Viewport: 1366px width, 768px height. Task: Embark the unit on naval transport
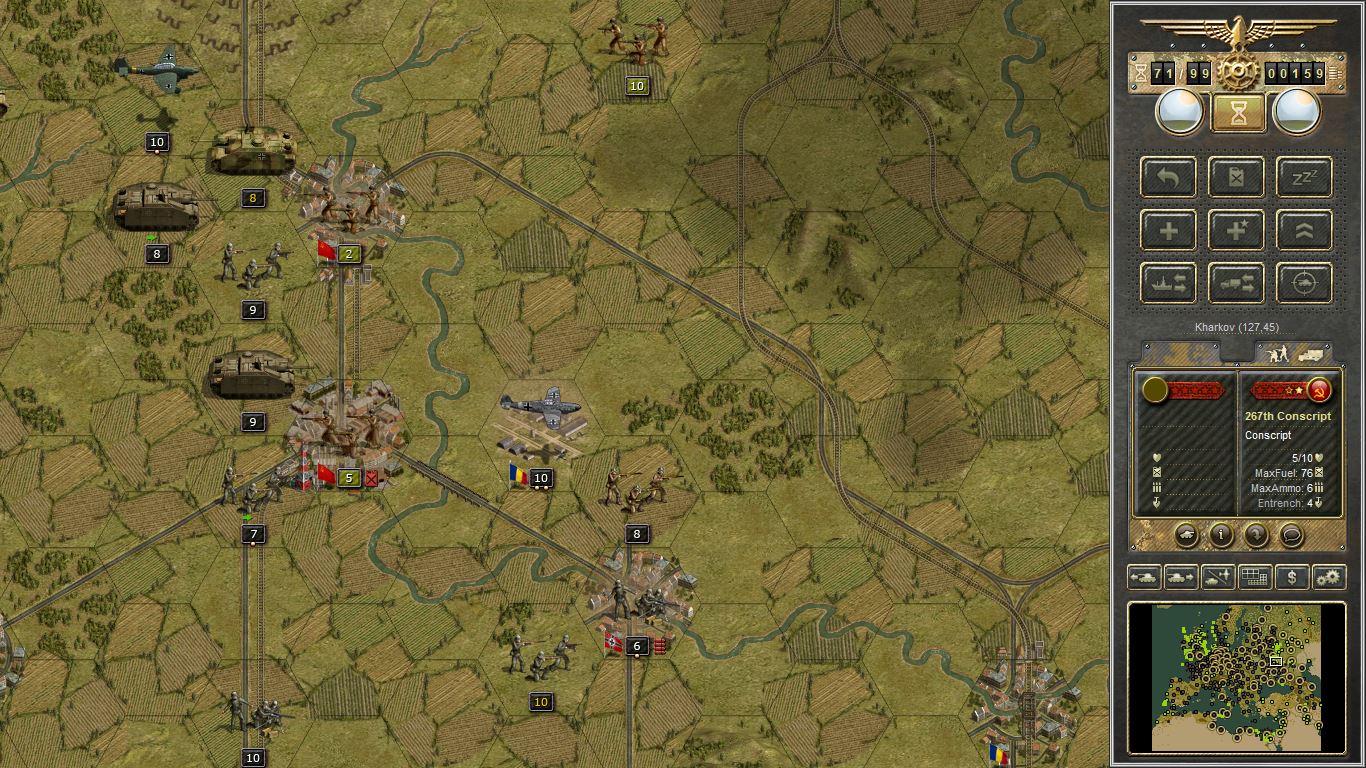[x=1168, y=282]
